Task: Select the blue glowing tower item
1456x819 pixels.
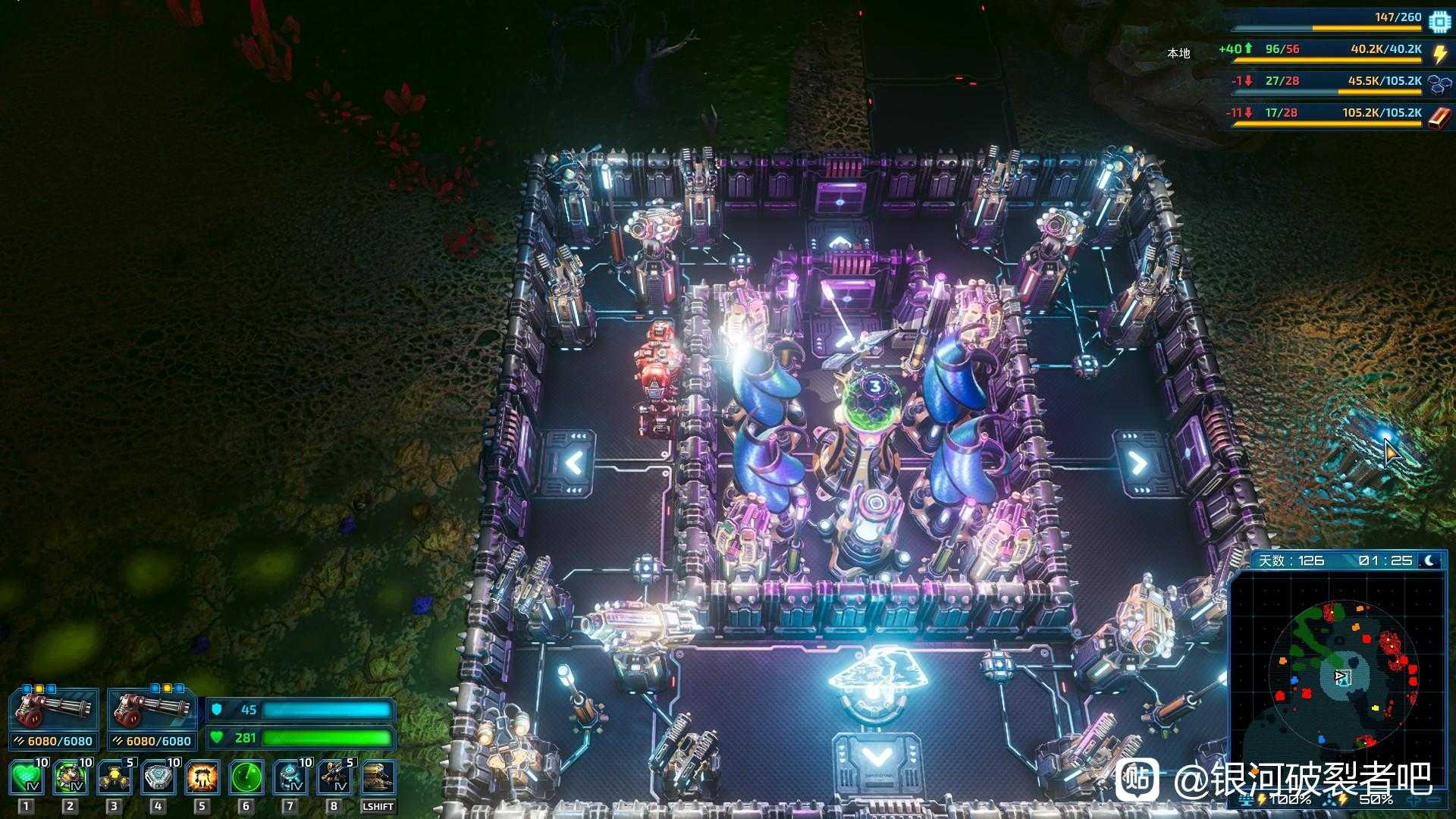Action: (x=290, y=778)
